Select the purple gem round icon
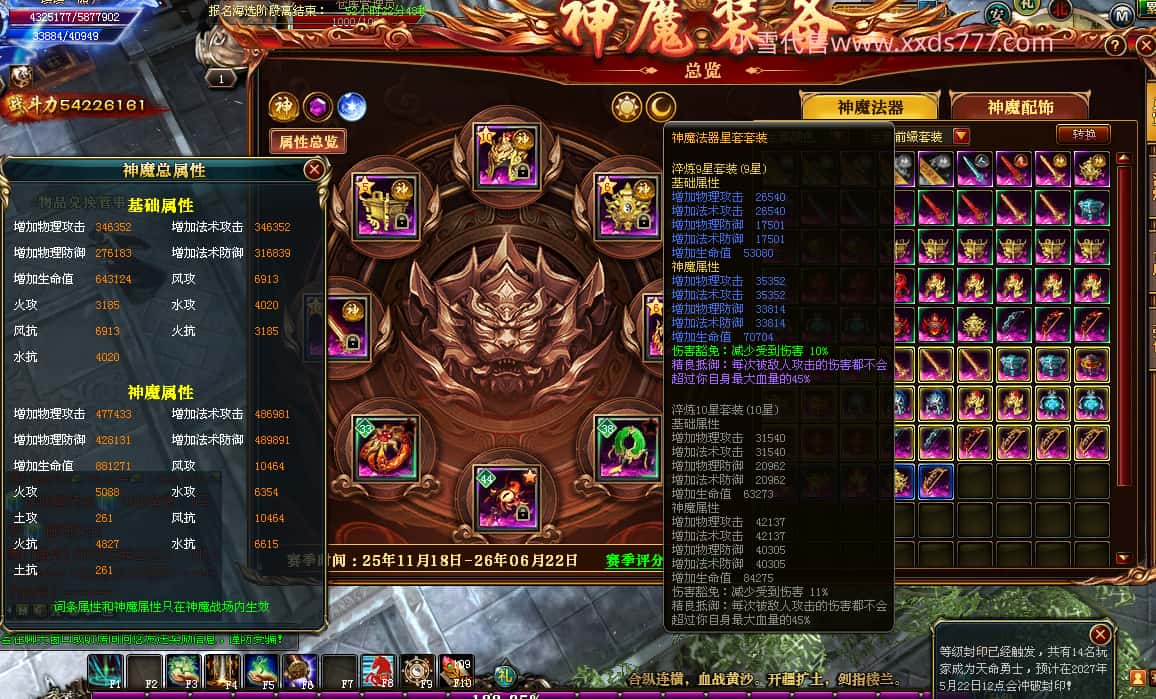 pos(318,106)
